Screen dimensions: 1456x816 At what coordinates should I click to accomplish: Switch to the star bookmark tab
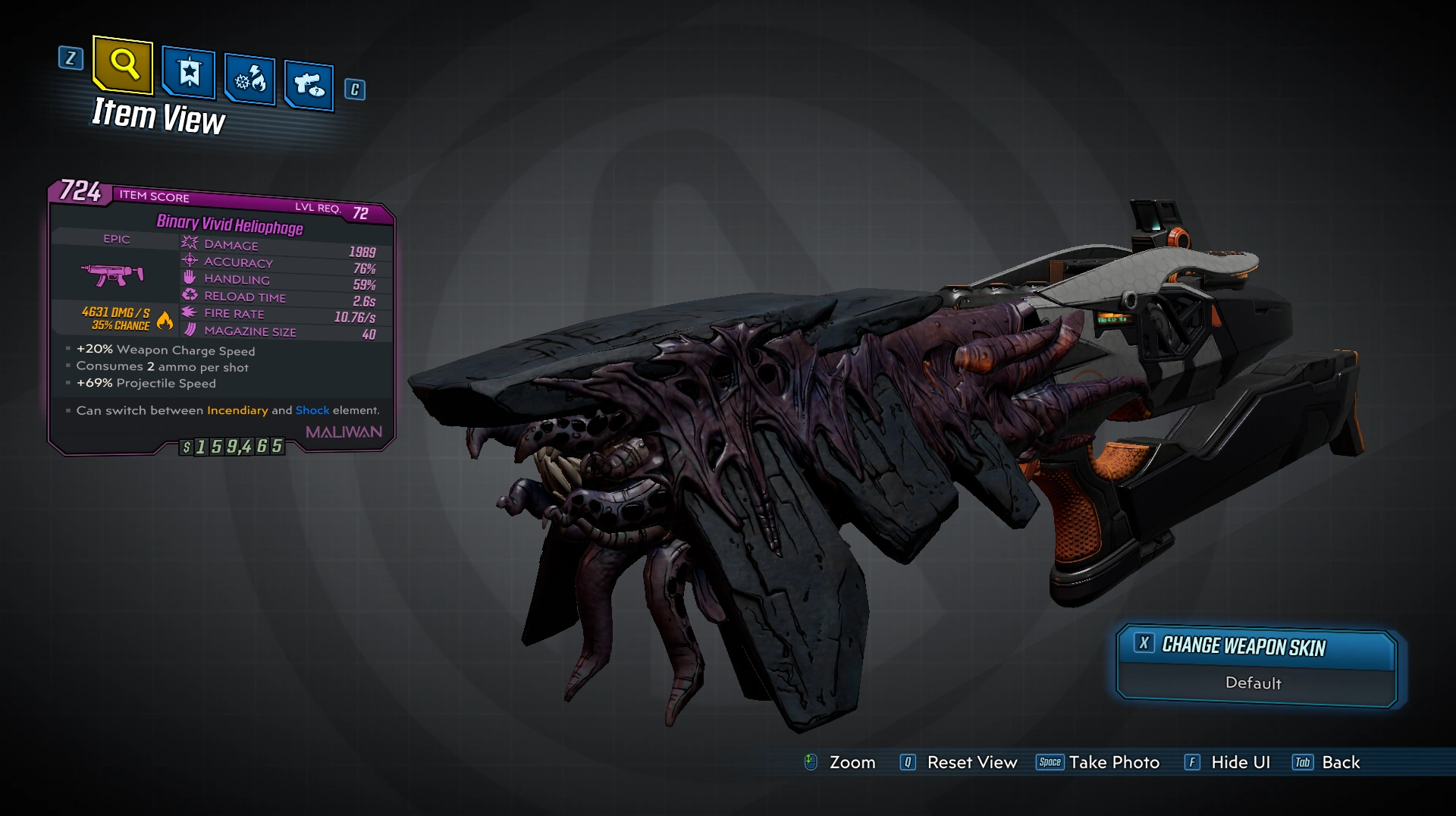click(x=189, y=74)
